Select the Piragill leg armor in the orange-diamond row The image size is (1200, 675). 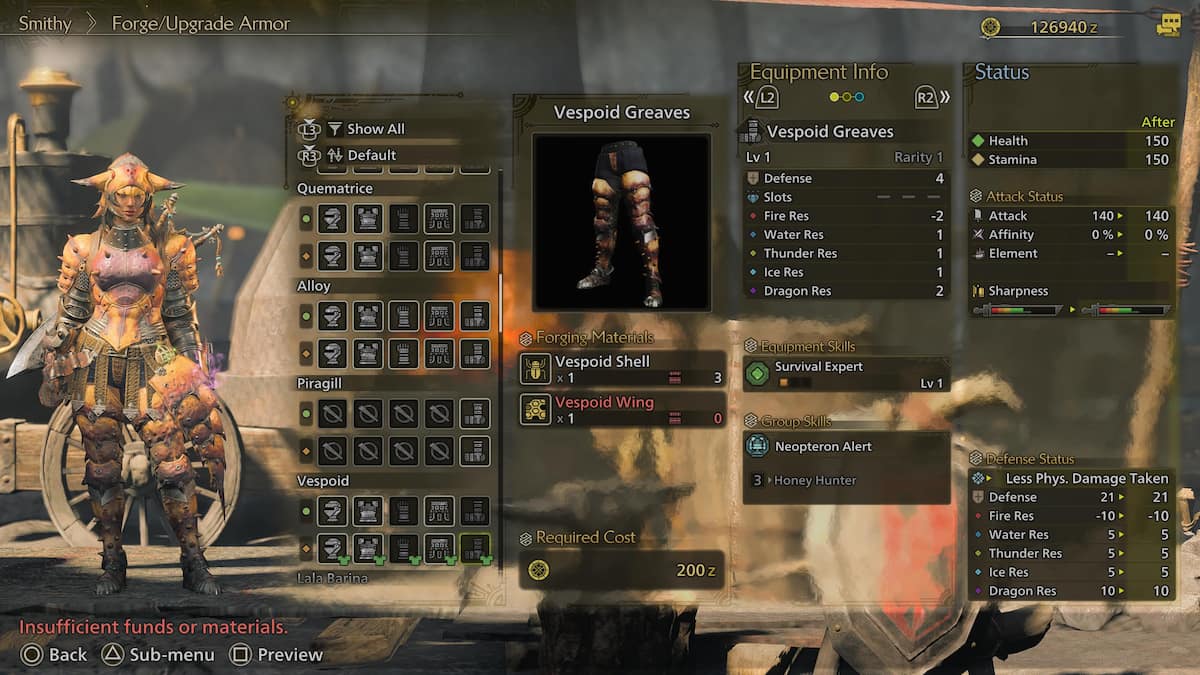[x=474, y=451]
